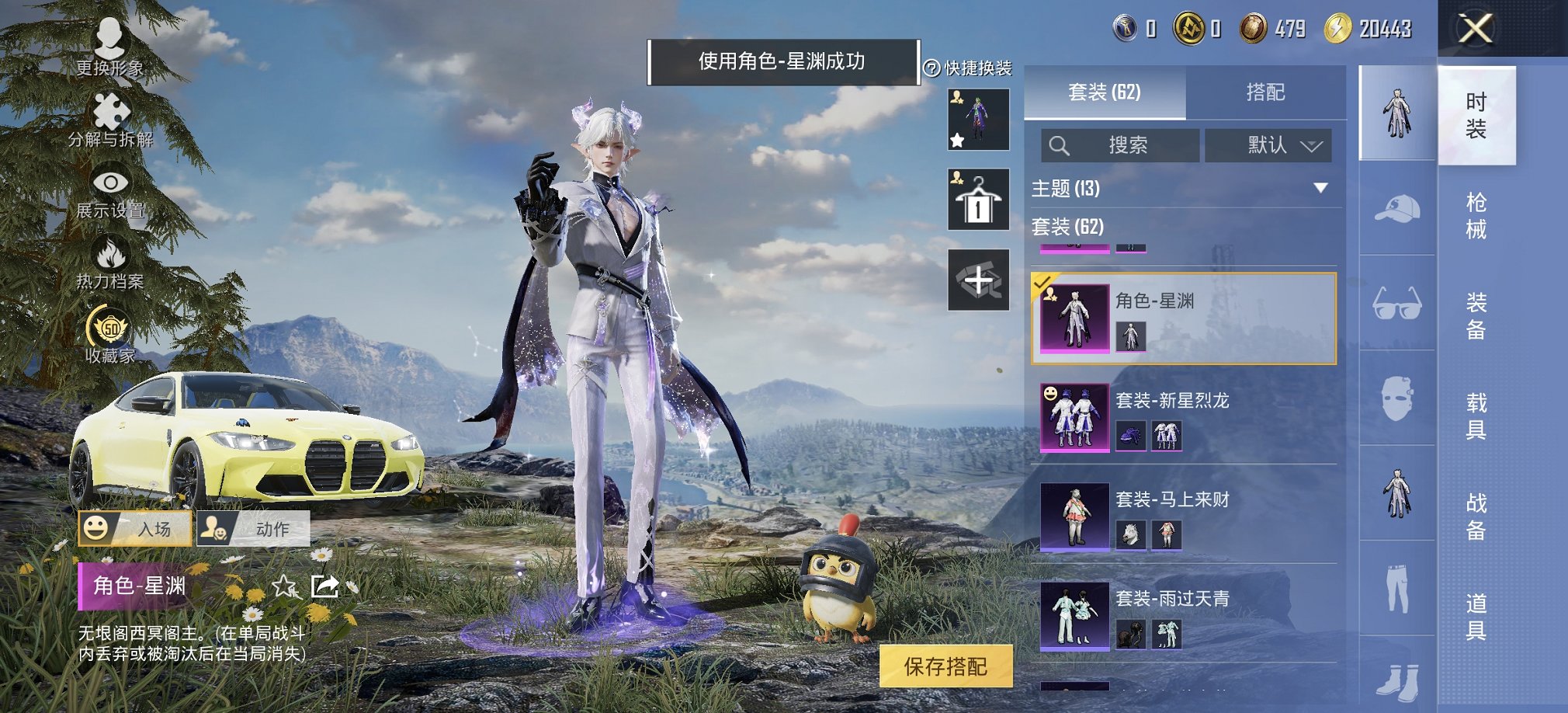The height and width of the screenshot is (713, 1568).
Task: Collapse the 主题 (13) section
Action: click(1320, 187)
